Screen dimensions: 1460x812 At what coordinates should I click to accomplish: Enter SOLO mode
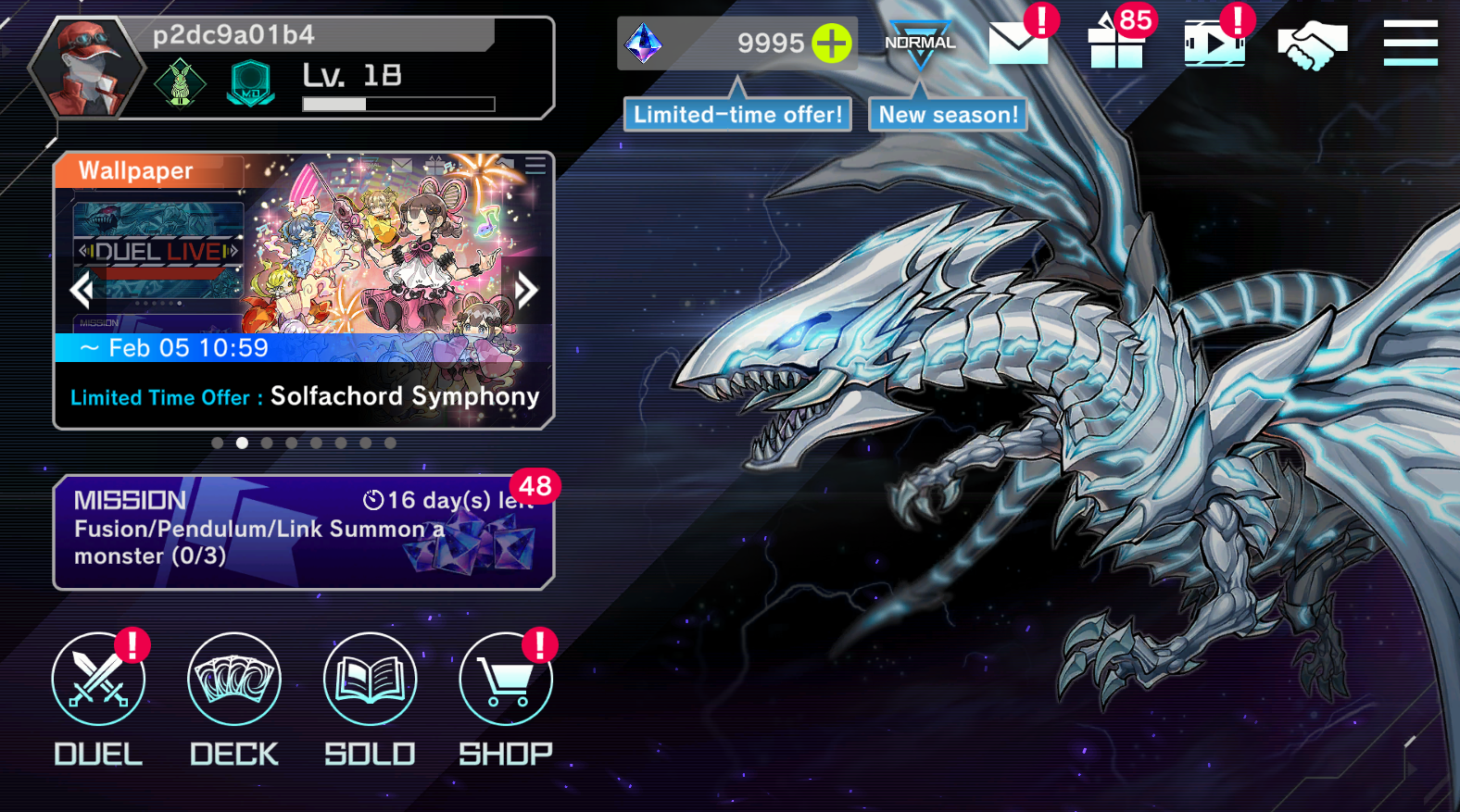coord(370,681)
